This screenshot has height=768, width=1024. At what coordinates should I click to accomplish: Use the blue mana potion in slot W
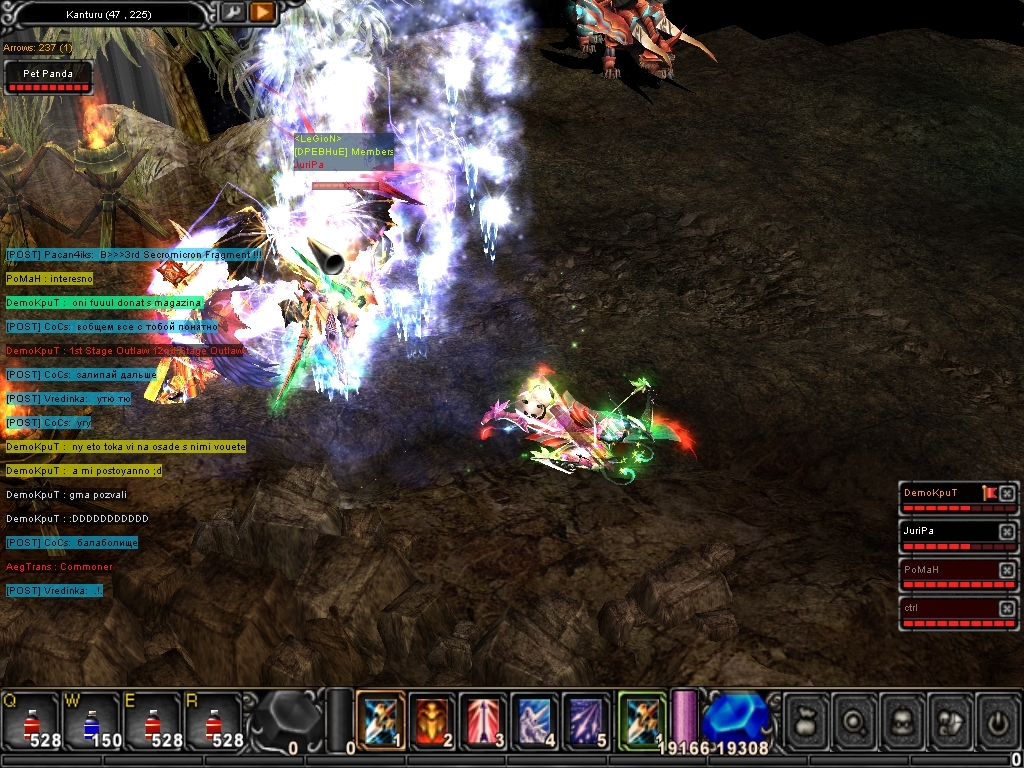(x=90, y=722)
